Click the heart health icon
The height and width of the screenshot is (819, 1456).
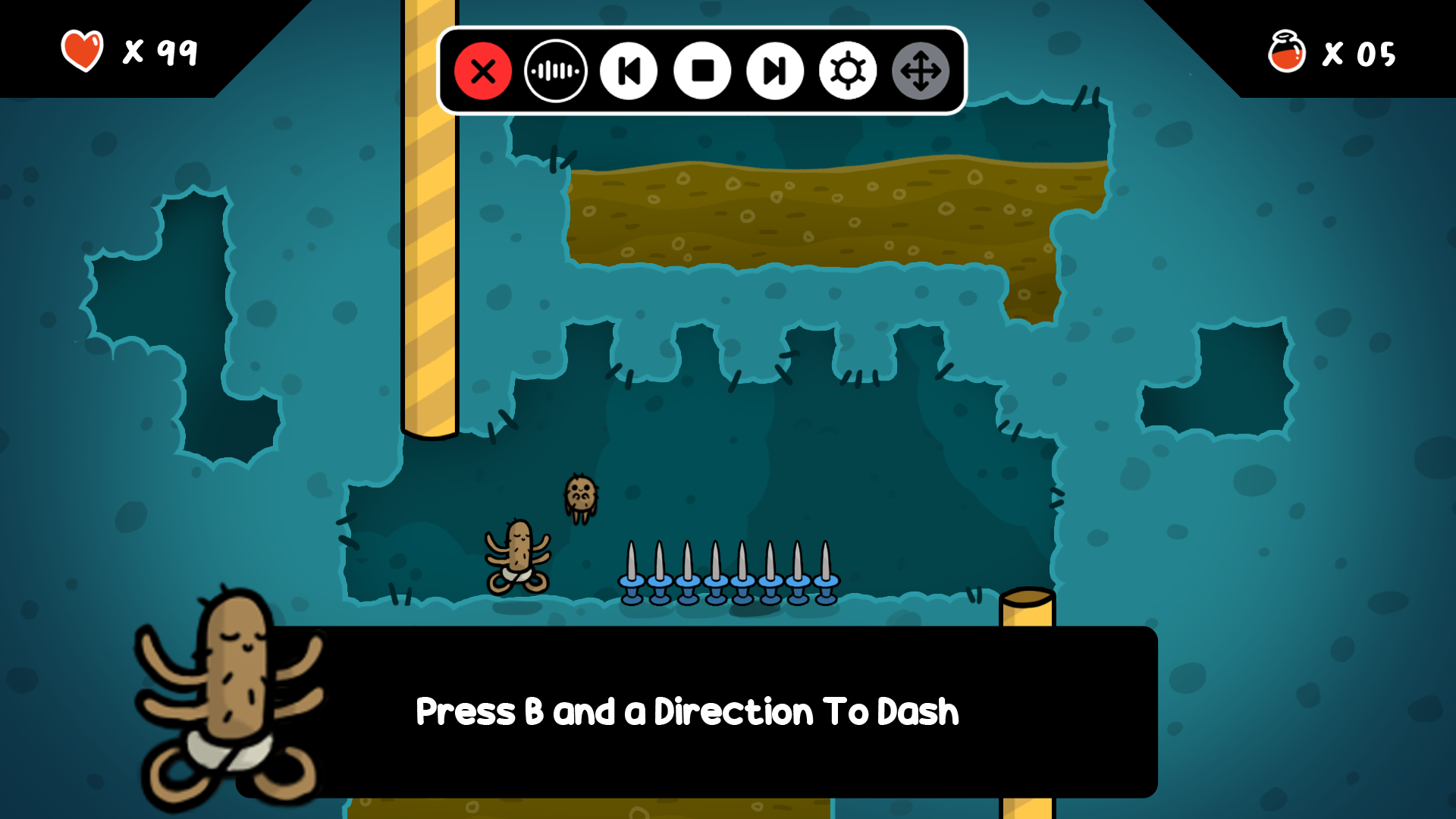pos(82,49)
